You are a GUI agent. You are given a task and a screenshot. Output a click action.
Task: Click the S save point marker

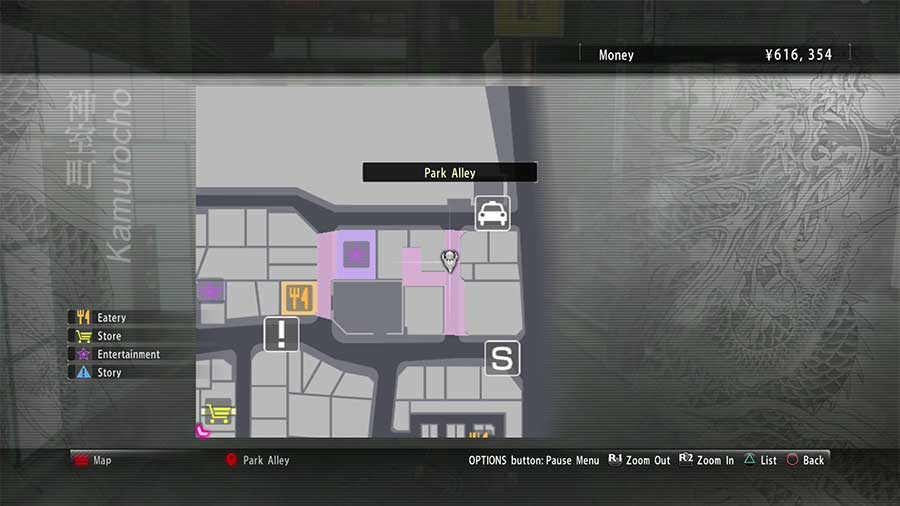502,358
